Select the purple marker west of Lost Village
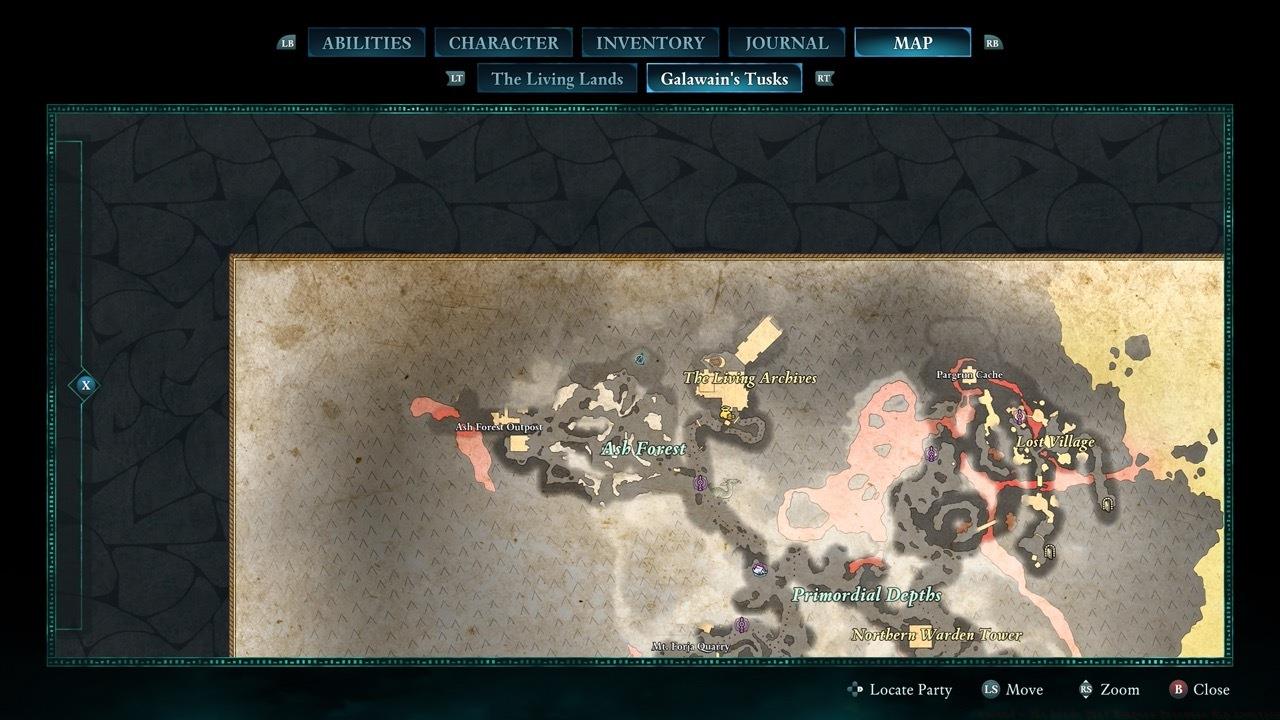 point(931,455)
